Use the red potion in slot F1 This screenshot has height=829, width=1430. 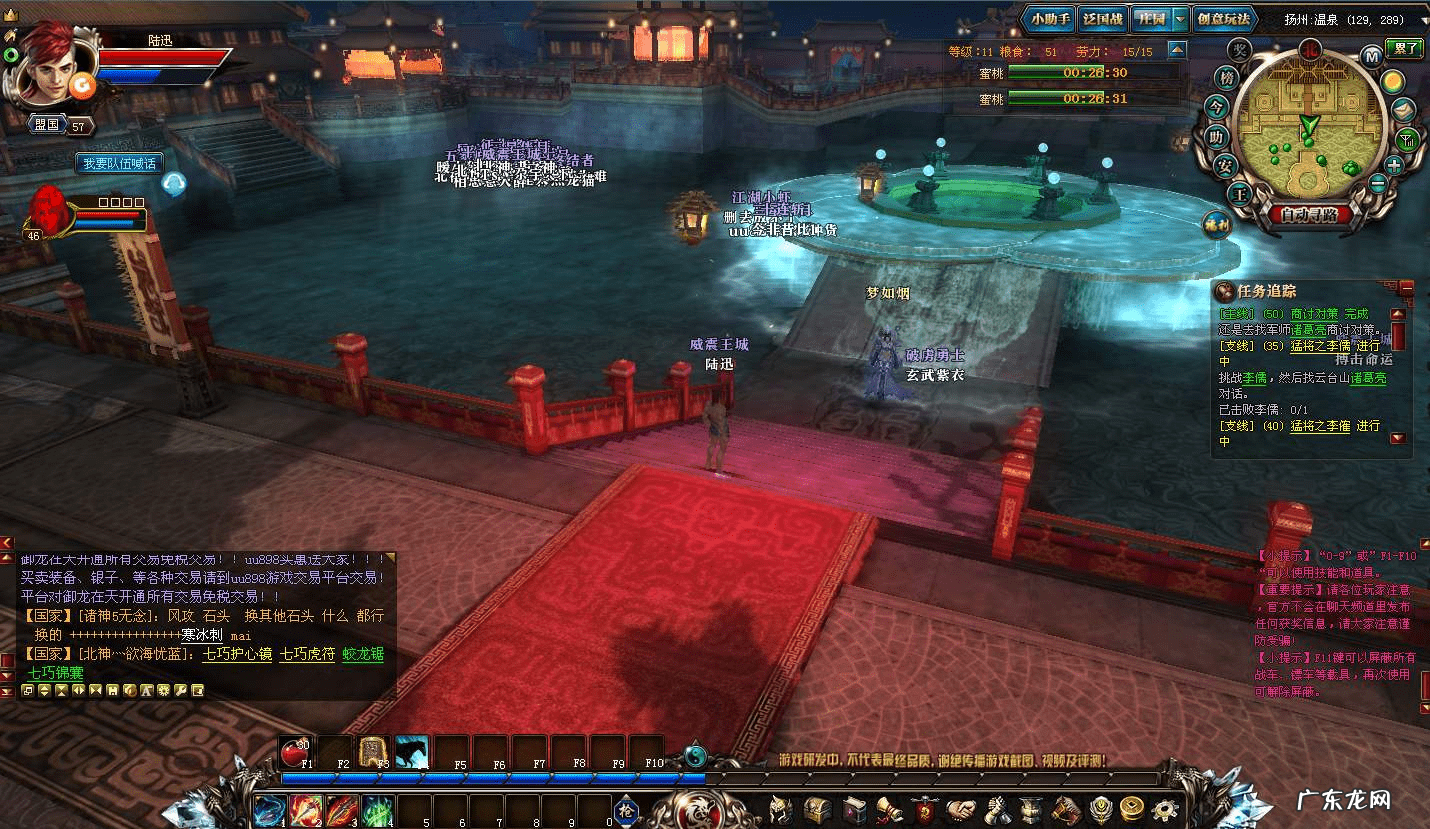coord(298,750)
